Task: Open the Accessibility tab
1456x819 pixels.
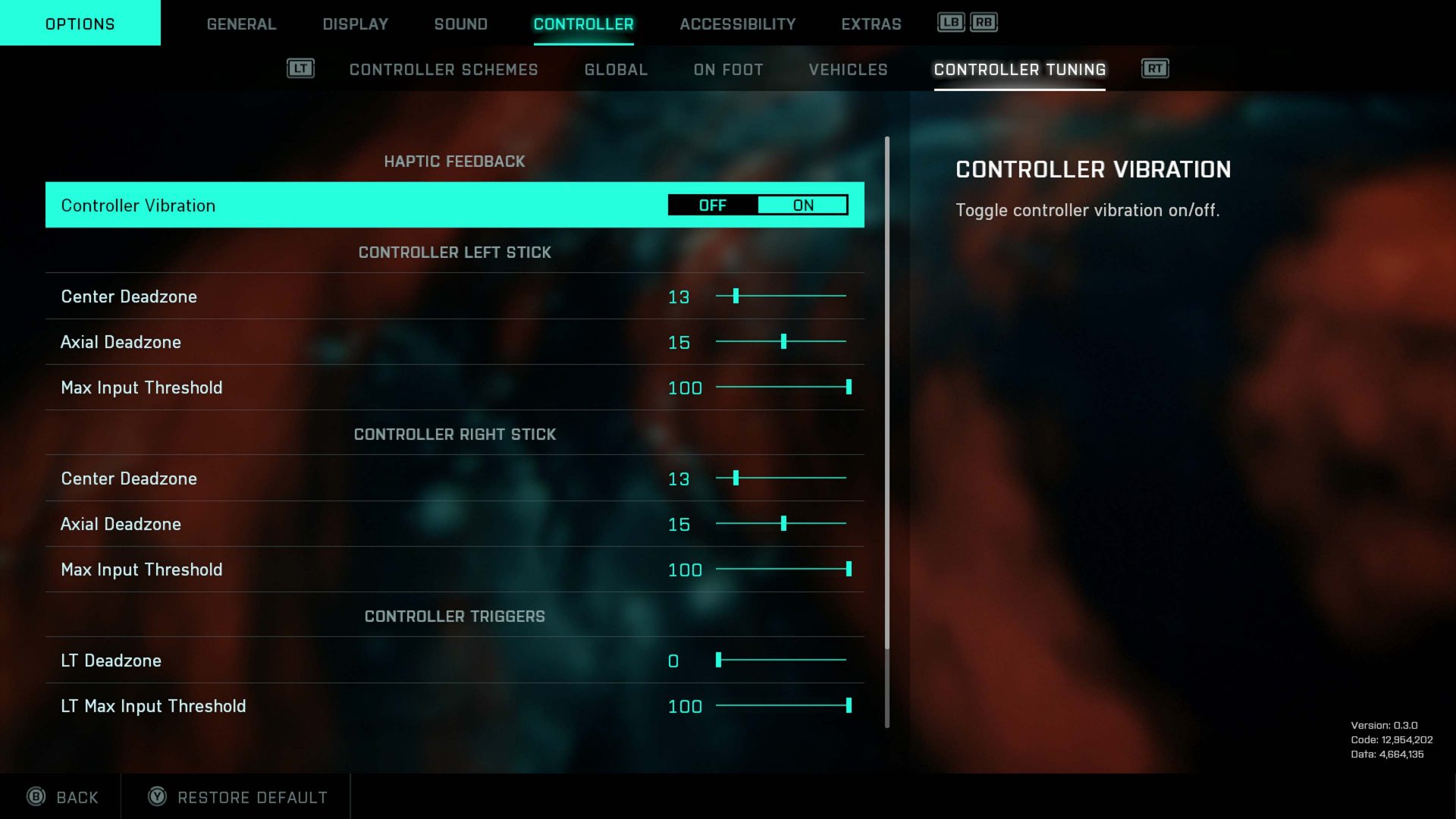Action: point(736,24)
